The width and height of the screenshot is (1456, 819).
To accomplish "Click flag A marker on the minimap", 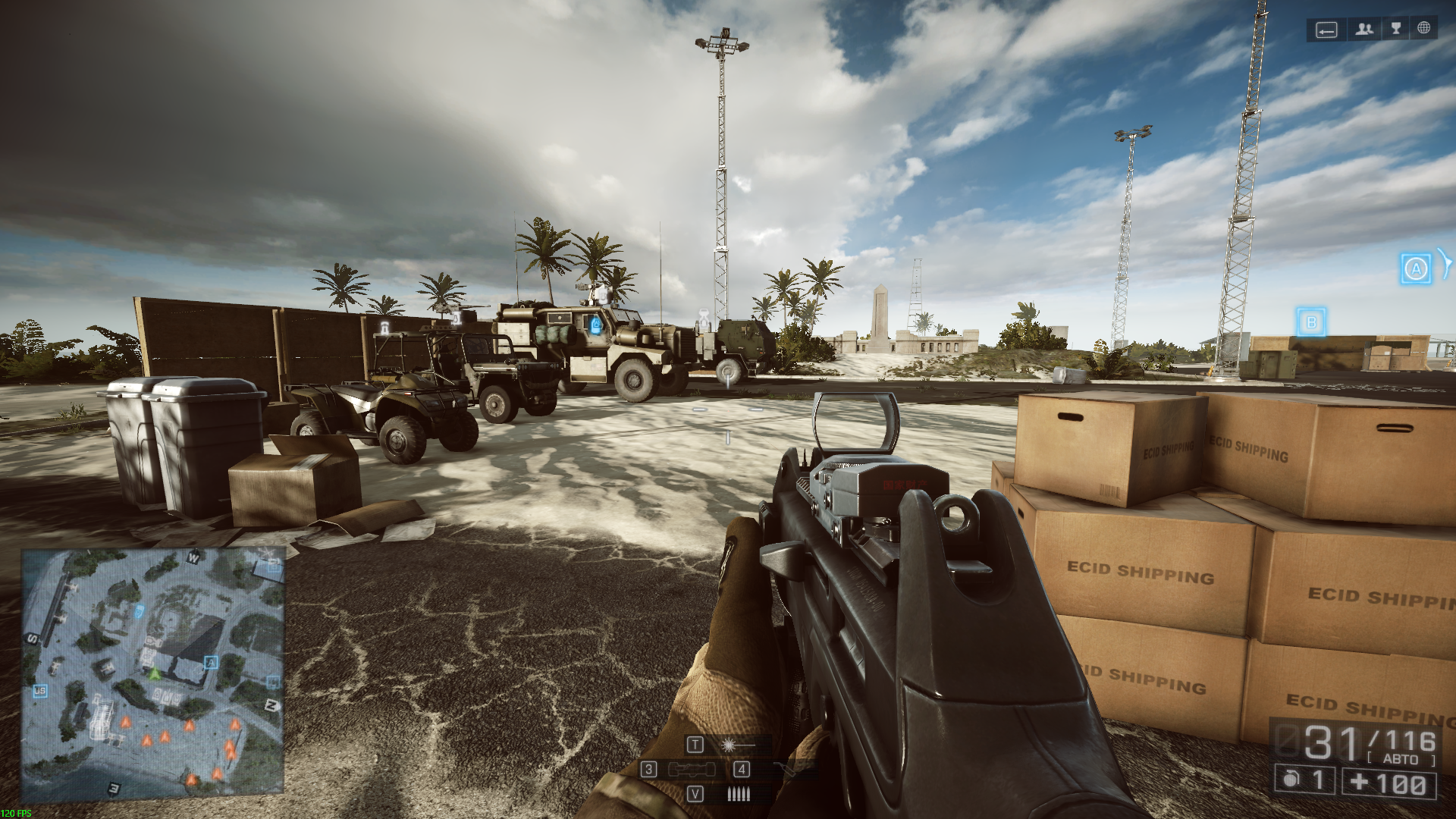I will [x=211, y=662].
